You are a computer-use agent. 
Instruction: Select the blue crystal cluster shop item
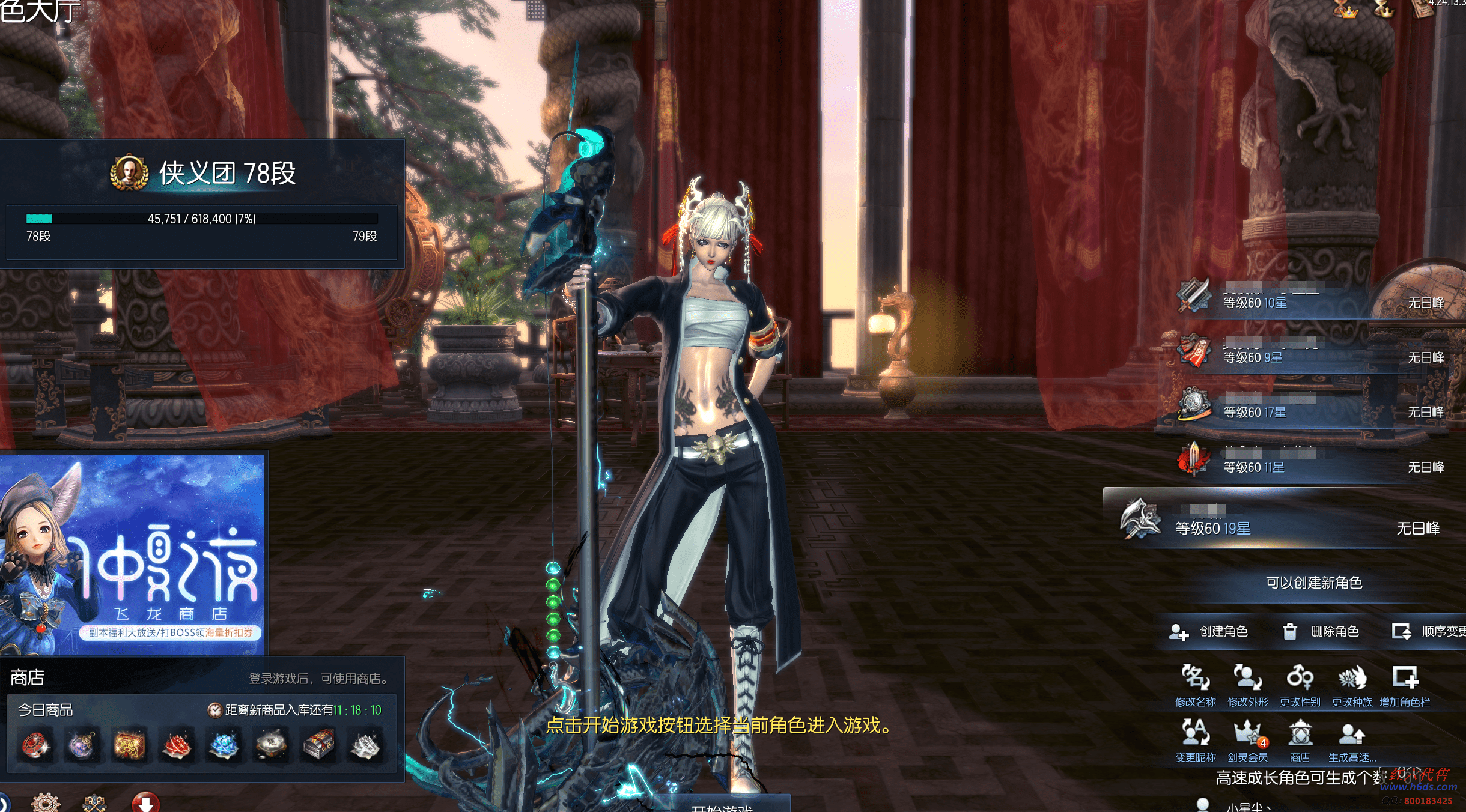point(224,745)
